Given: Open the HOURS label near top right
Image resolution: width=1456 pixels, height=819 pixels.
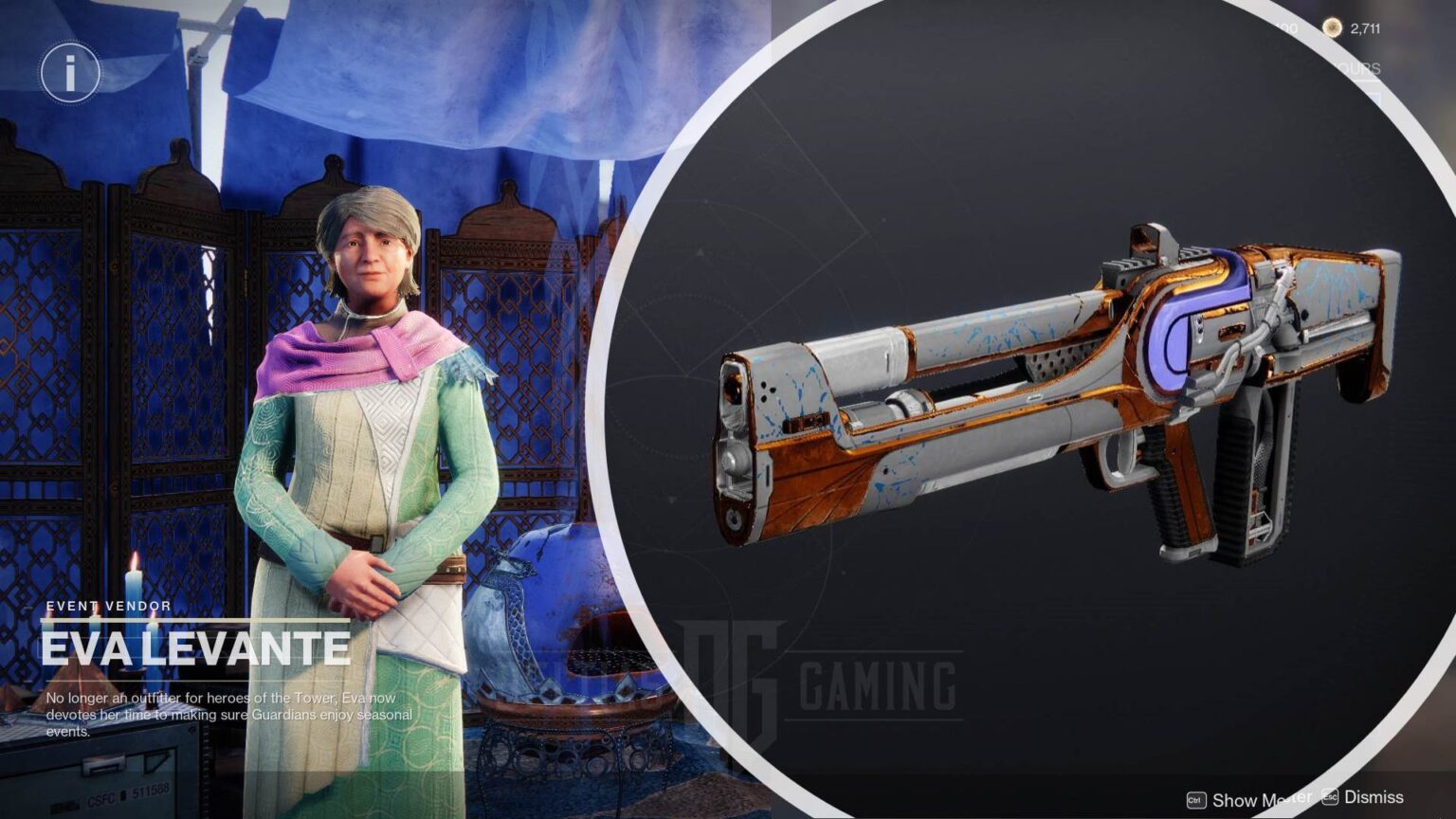Looking at the screenshot, I should click(1362, 68).
